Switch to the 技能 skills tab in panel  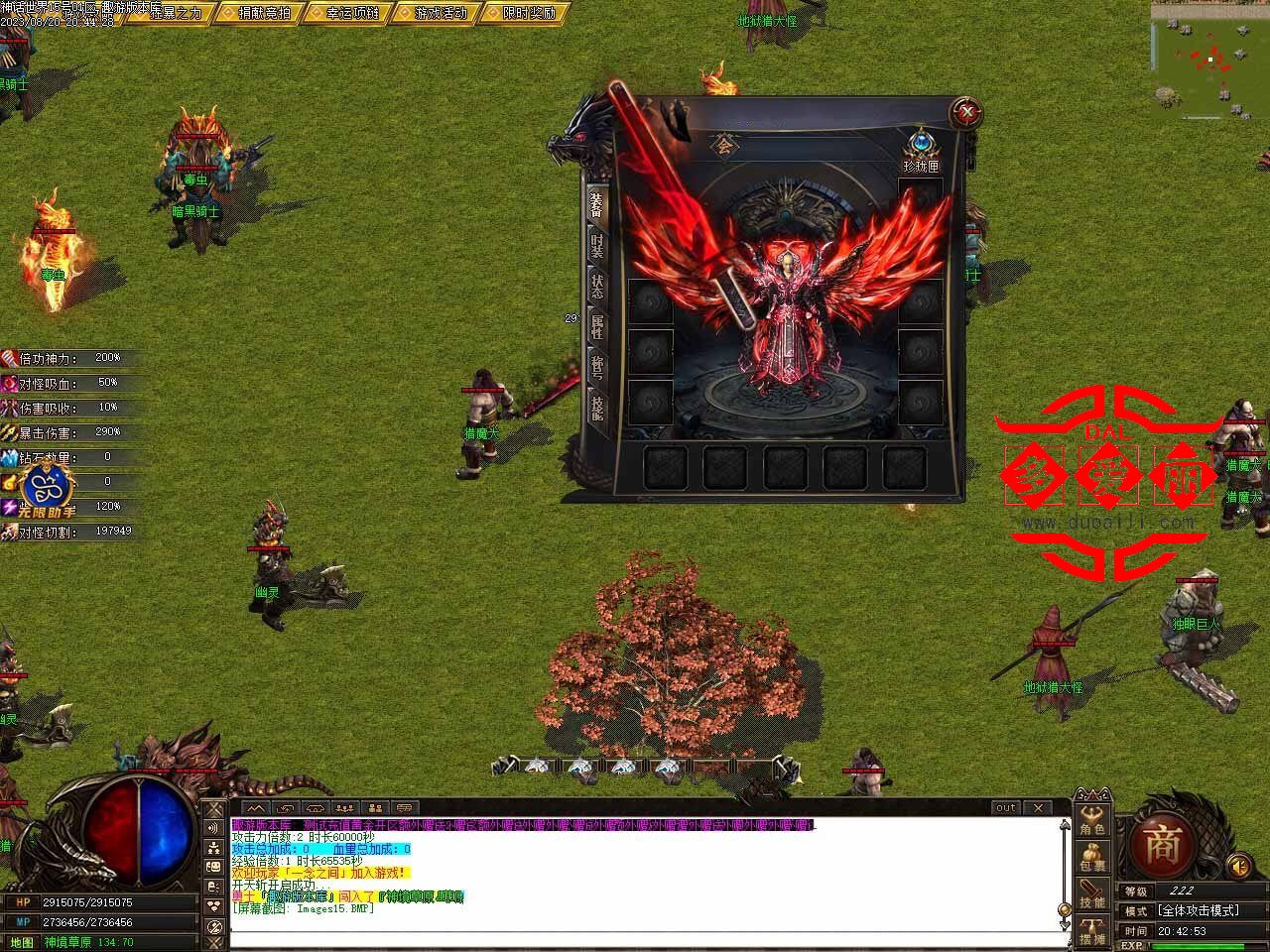click(x=597, y=408)
